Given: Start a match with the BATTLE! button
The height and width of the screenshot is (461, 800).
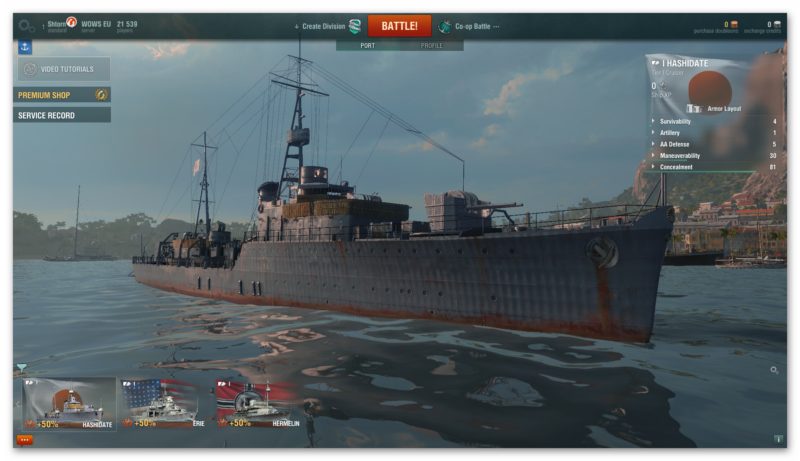Looking at the screenshot, I should 399,26.
